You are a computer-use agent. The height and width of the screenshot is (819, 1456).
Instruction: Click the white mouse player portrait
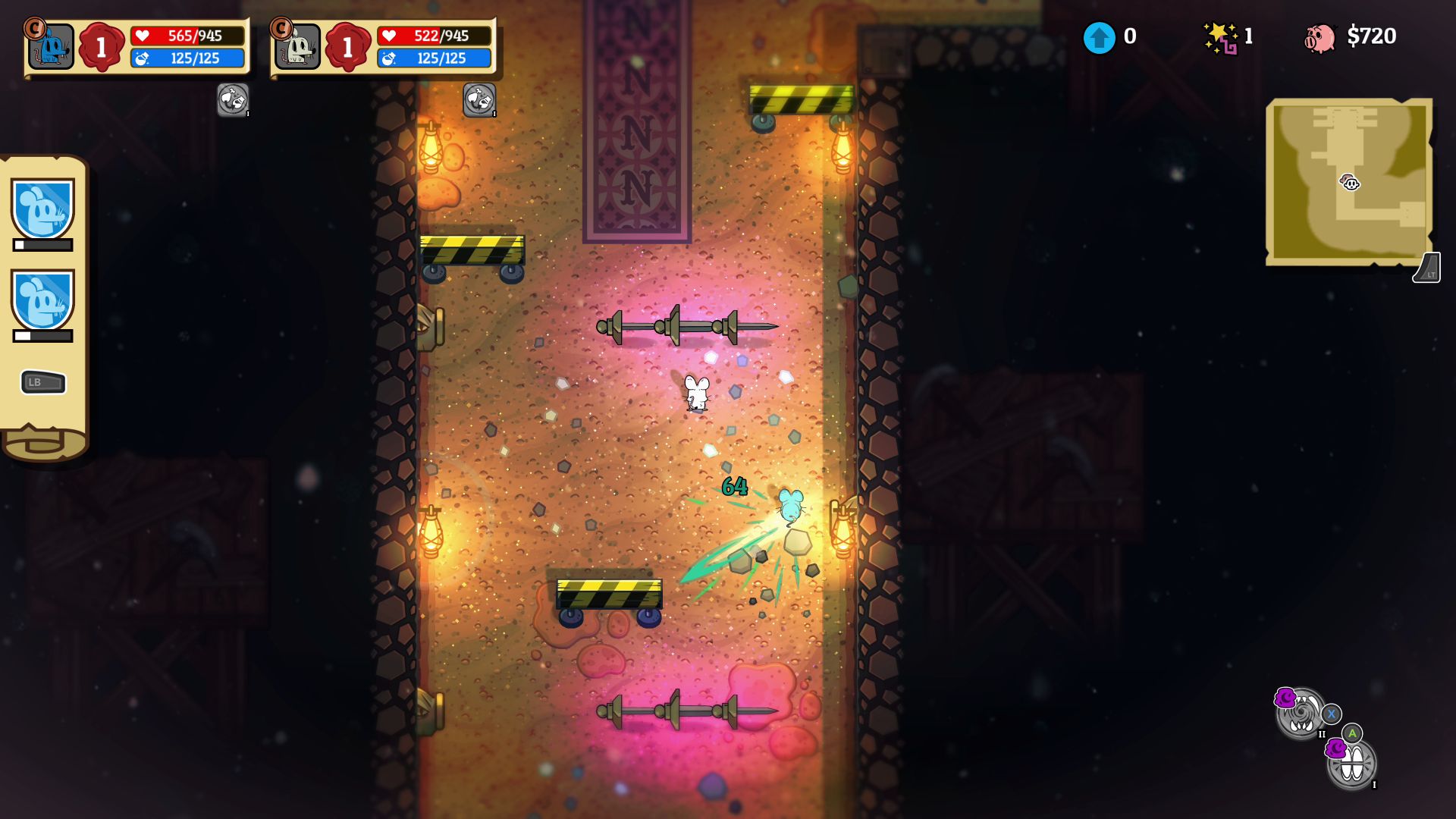297,46
